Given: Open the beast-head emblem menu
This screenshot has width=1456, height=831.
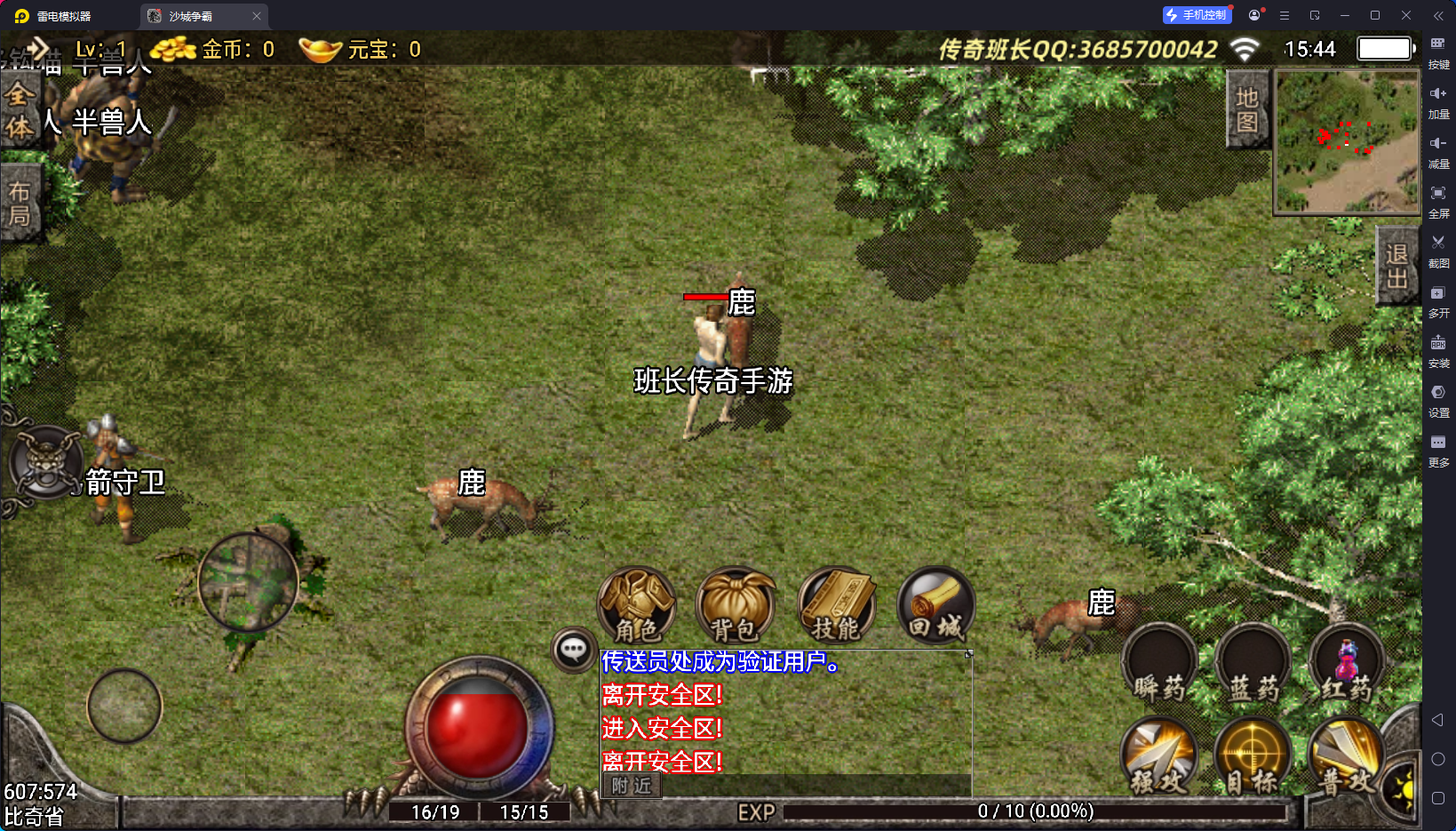Looking at the screenshot, I should 45,462.
